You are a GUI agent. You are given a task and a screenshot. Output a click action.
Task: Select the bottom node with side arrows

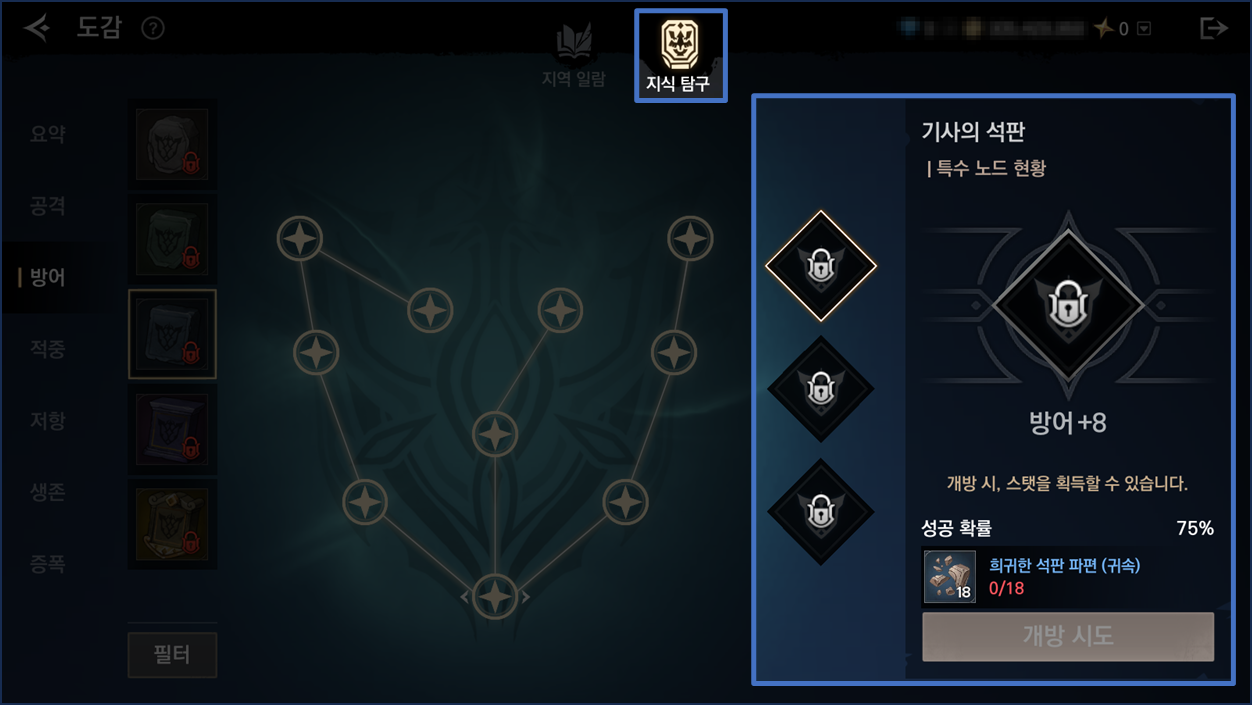pos(495,596)
